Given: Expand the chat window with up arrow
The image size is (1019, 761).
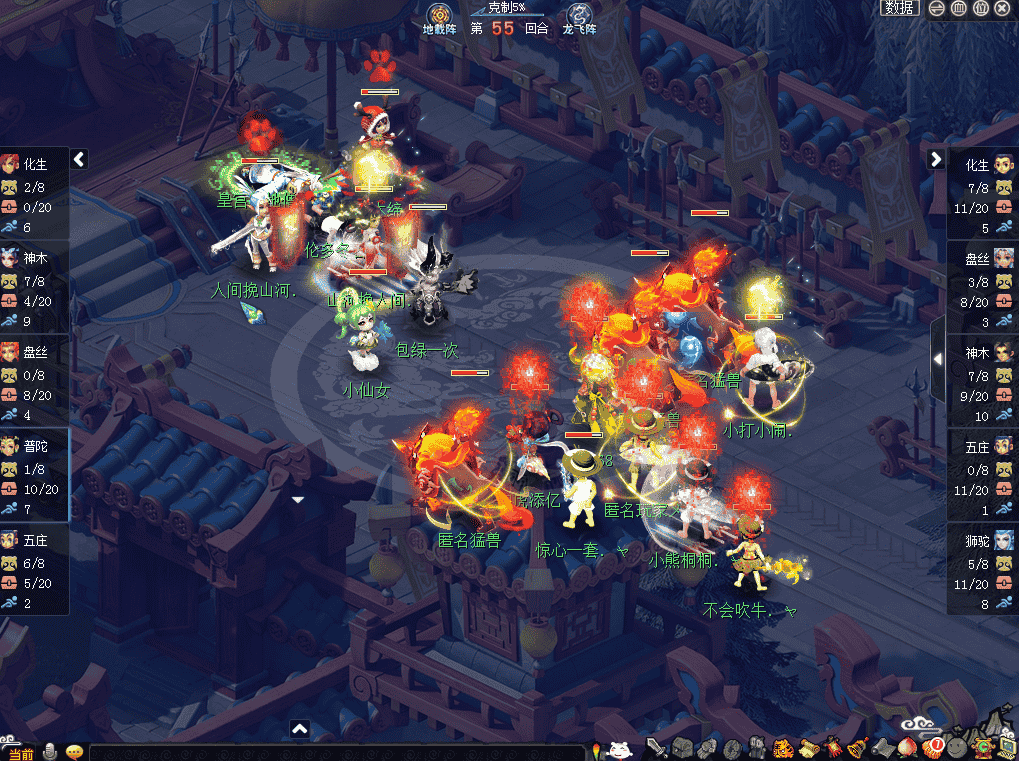Looking at the screenshot, I should pyautogui.click(x=299, y=729).
